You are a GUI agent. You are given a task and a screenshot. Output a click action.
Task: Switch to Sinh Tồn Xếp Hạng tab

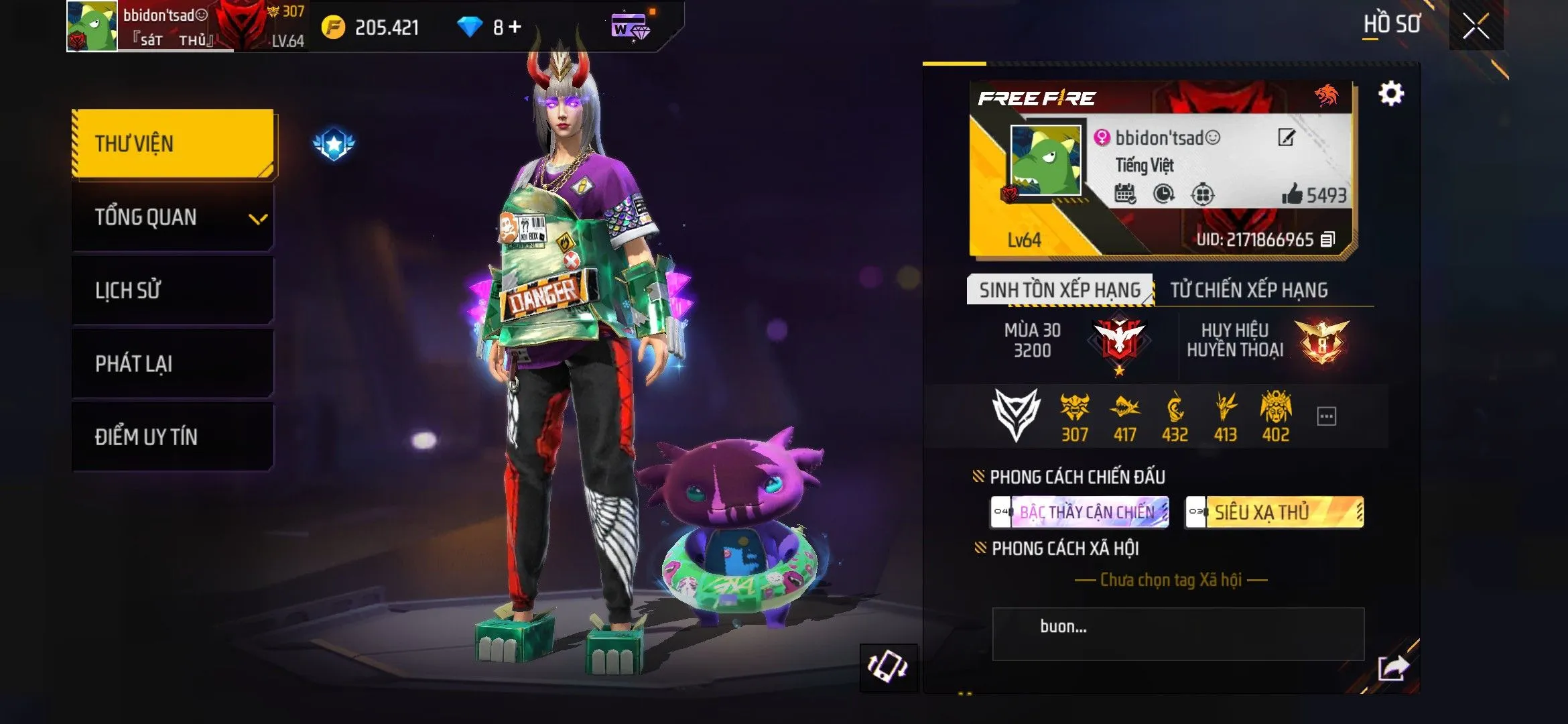1059,290
